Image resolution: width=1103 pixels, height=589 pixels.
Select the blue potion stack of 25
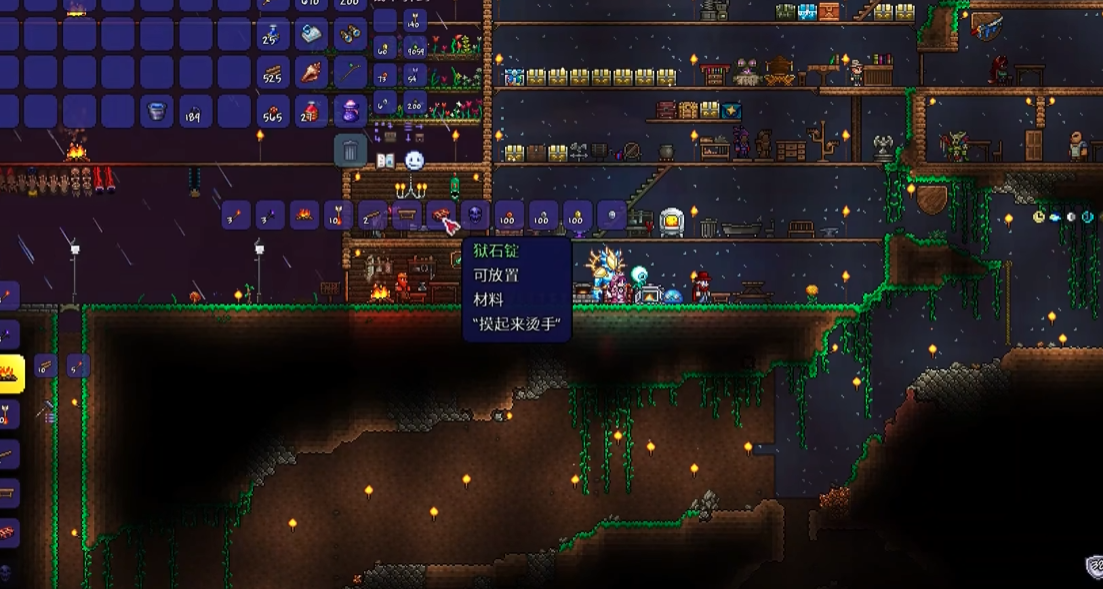pos(272,34)
